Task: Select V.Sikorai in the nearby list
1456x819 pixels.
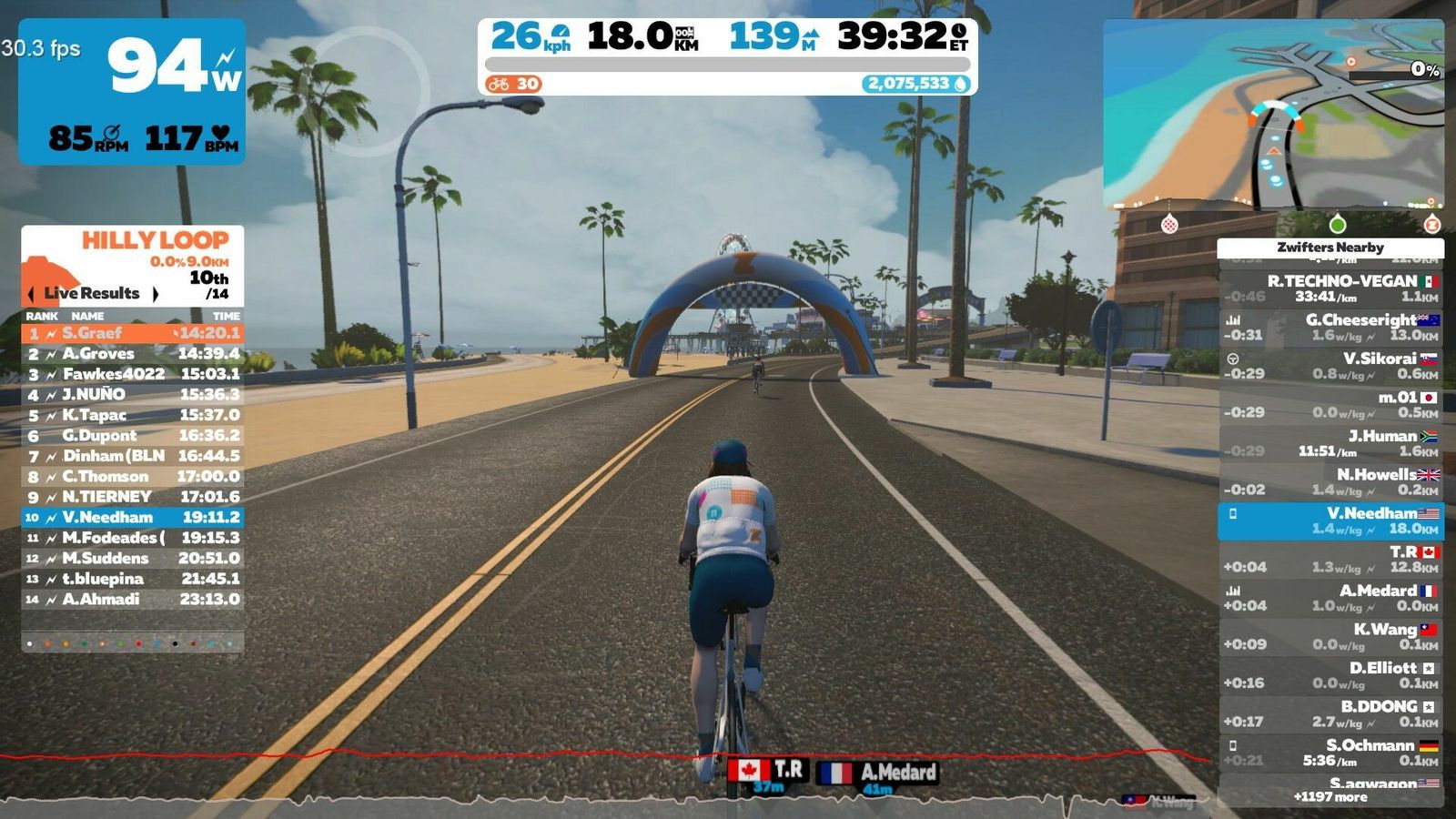Action: (1330, 366)
